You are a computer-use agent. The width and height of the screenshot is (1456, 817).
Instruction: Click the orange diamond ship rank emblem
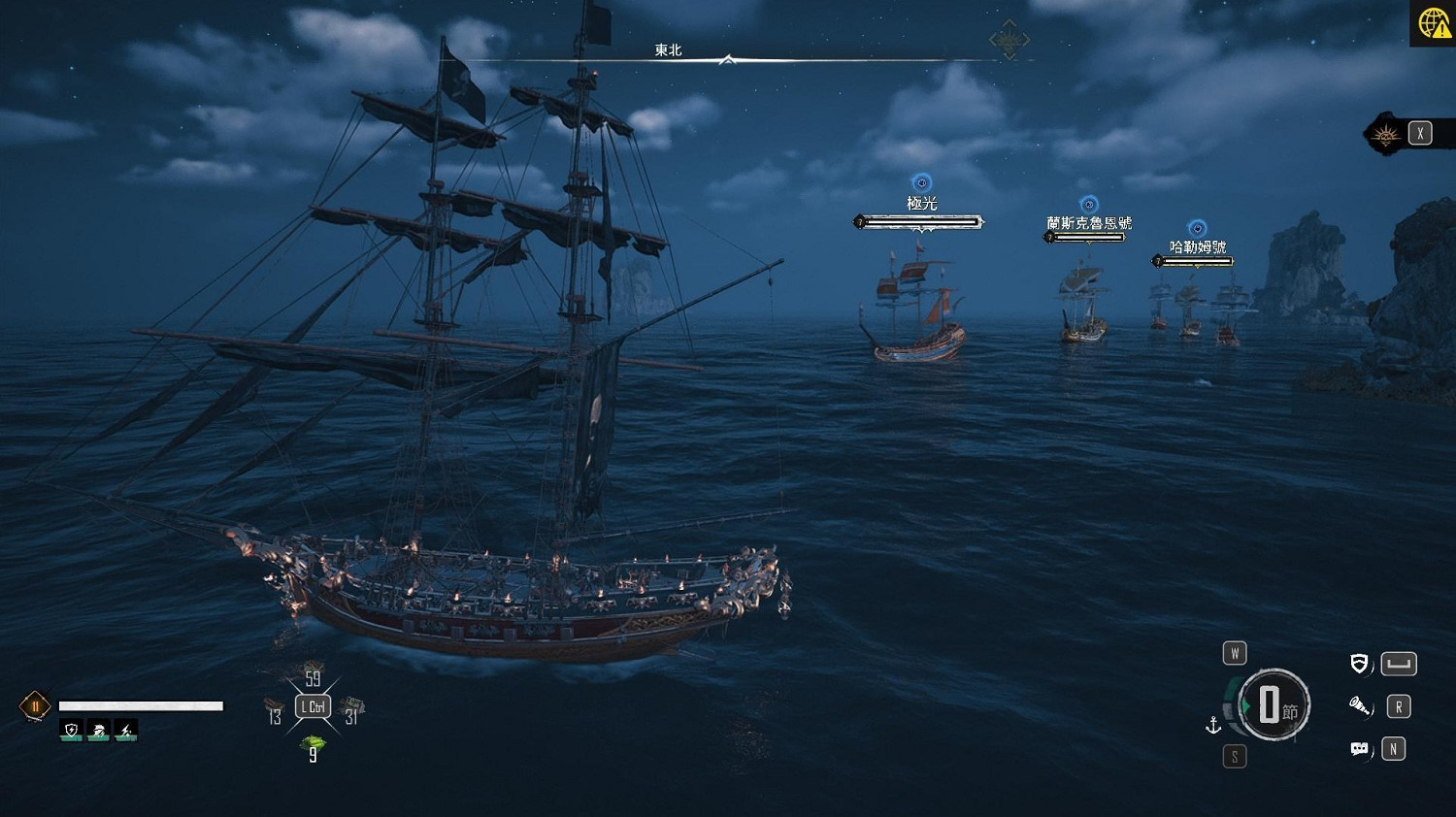click(x=35, y=706)
